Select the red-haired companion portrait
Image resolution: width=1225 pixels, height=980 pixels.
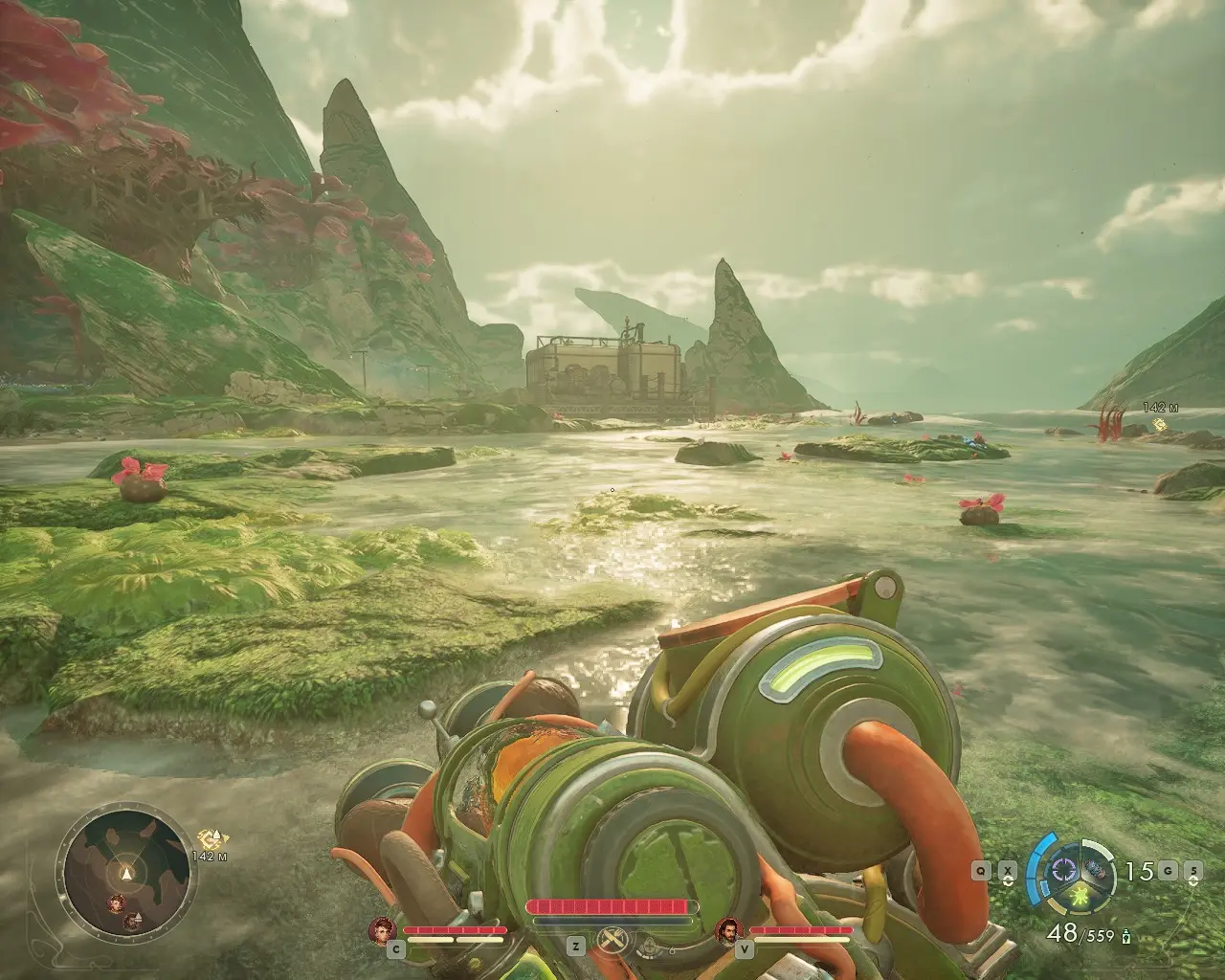click(383, 929)
